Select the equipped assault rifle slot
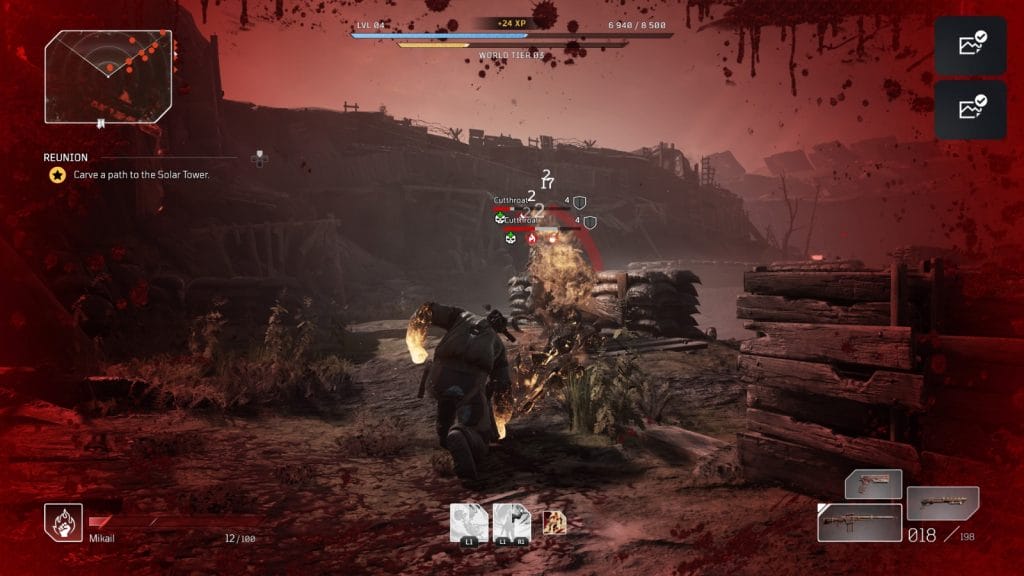Viewport: 1024px width, 576px height. (859, 522)
